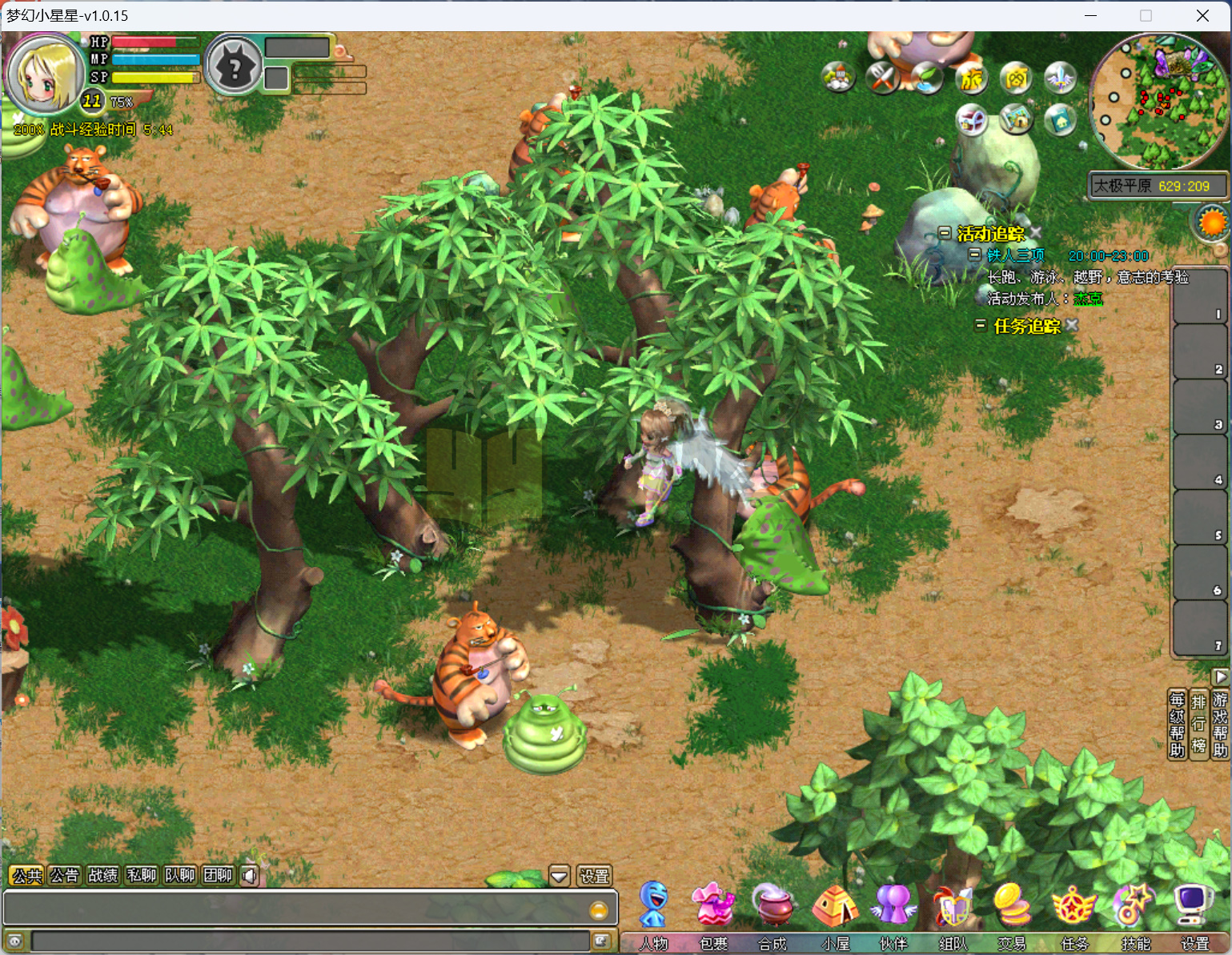The image size is (1232, 955).
Task: Open the chat channel dropdown arrow
Action: click(x=559, y=876)
